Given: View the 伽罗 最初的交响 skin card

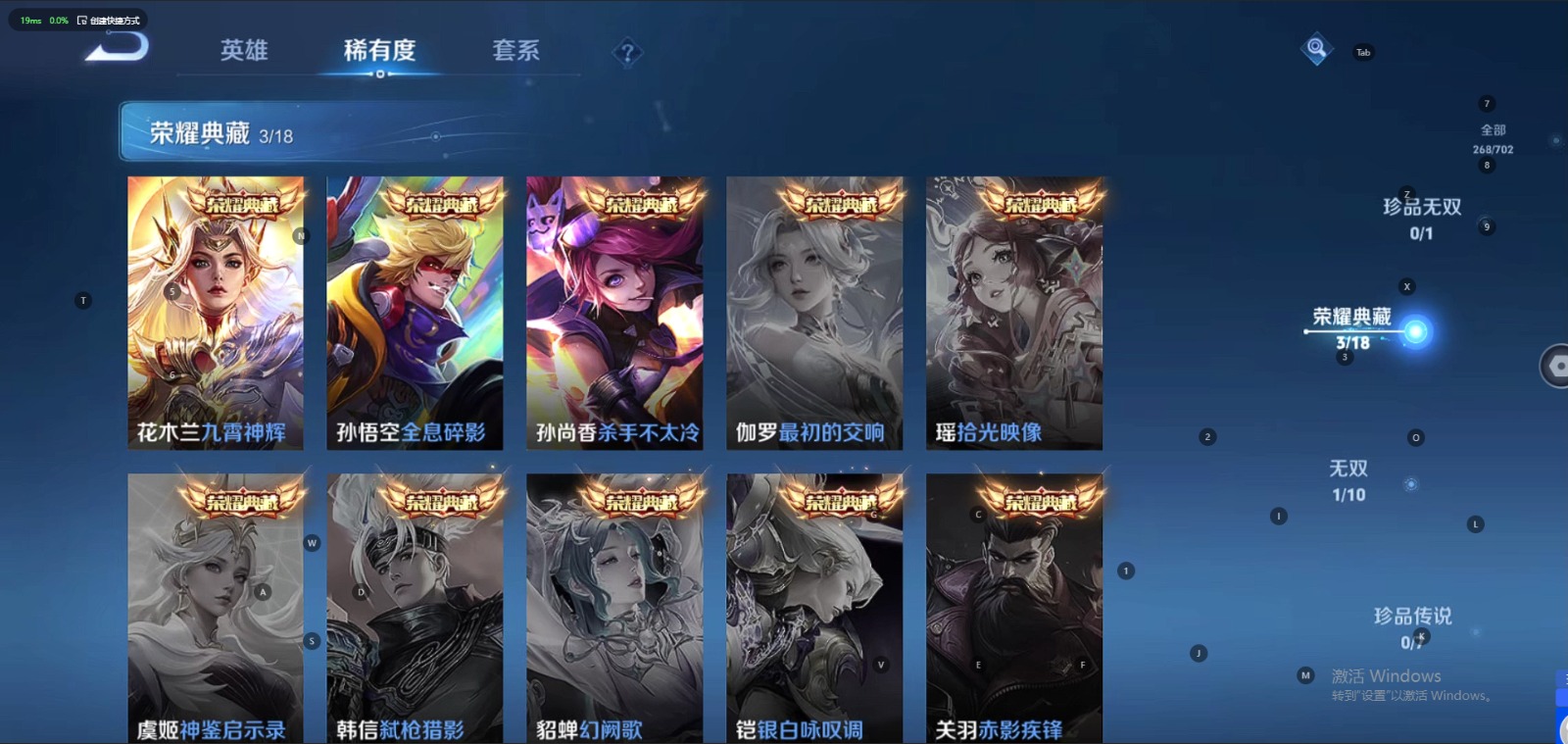Looking at the screenshot, I should tap(814, 313).
